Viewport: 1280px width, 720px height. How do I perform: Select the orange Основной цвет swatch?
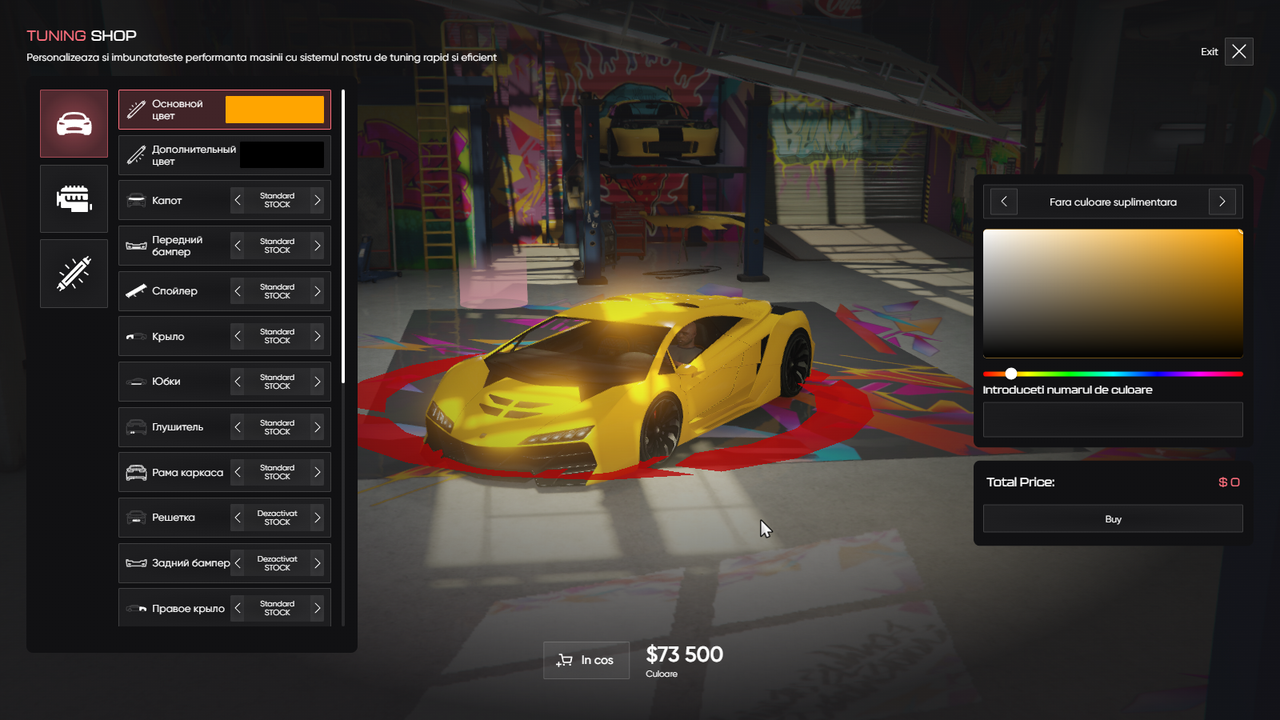275,110
